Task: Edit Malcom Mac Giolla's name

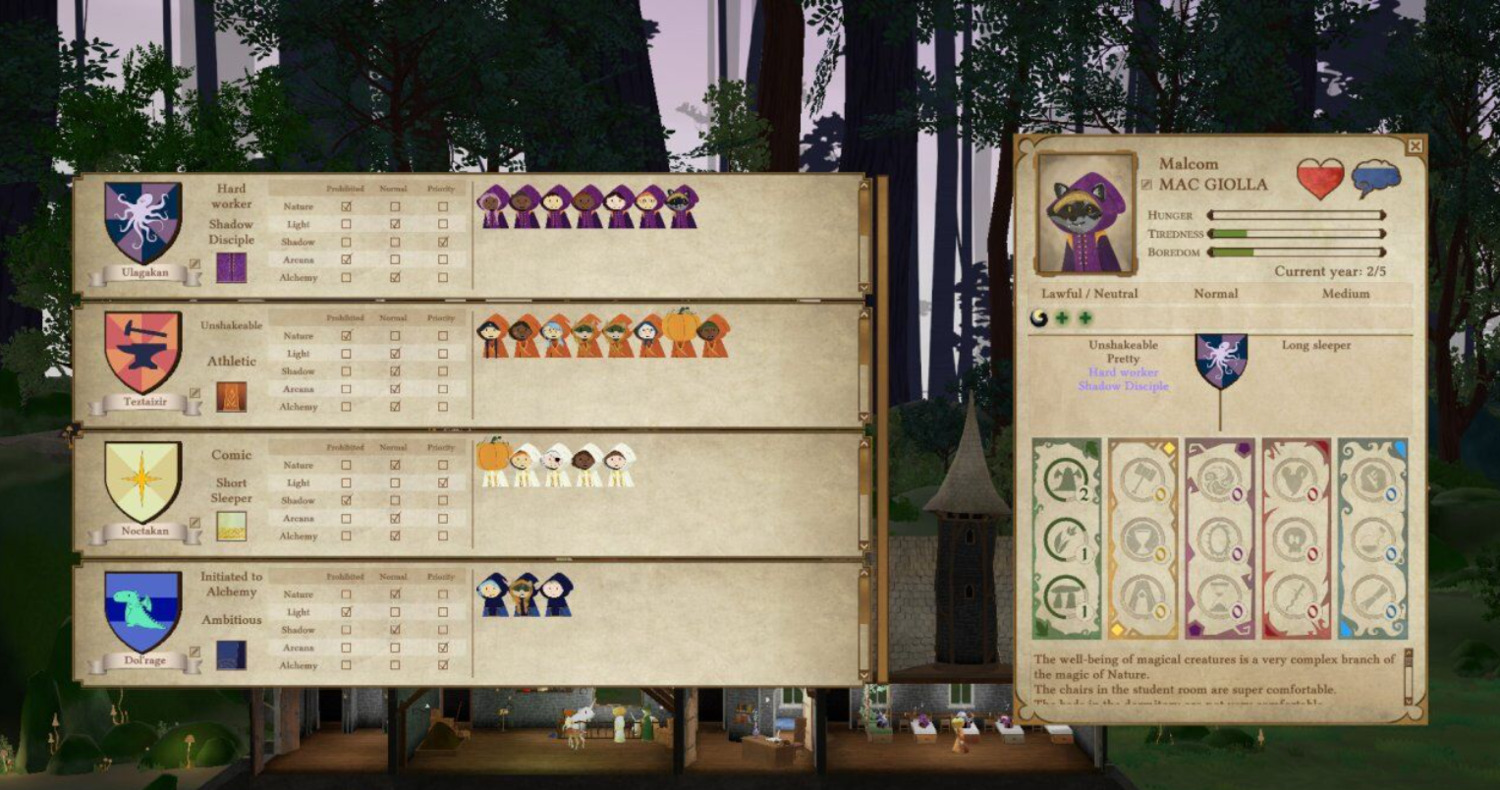Action: point(1146,185)
